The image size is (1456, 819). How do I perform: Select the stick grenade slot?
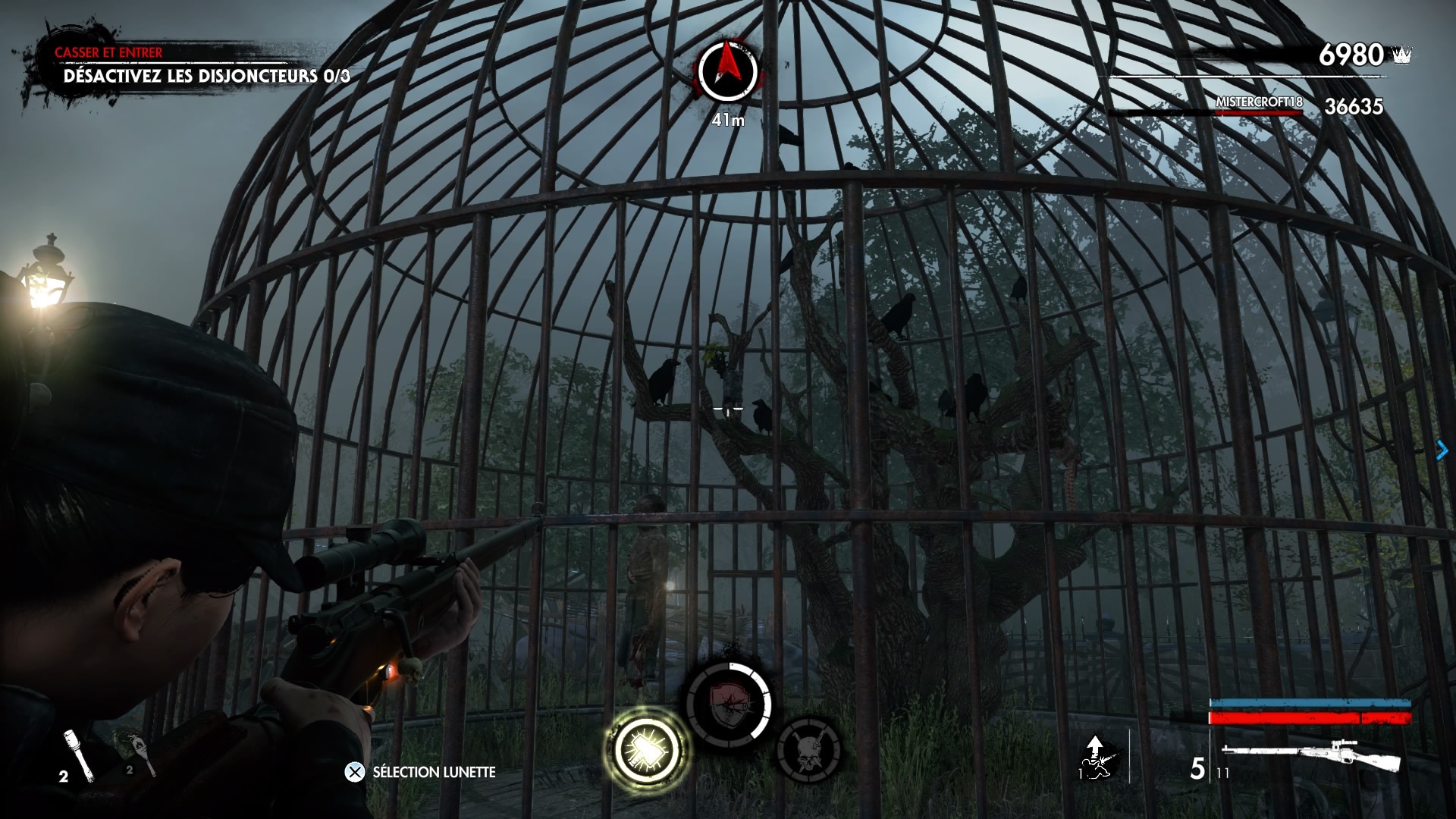[78, 754]
